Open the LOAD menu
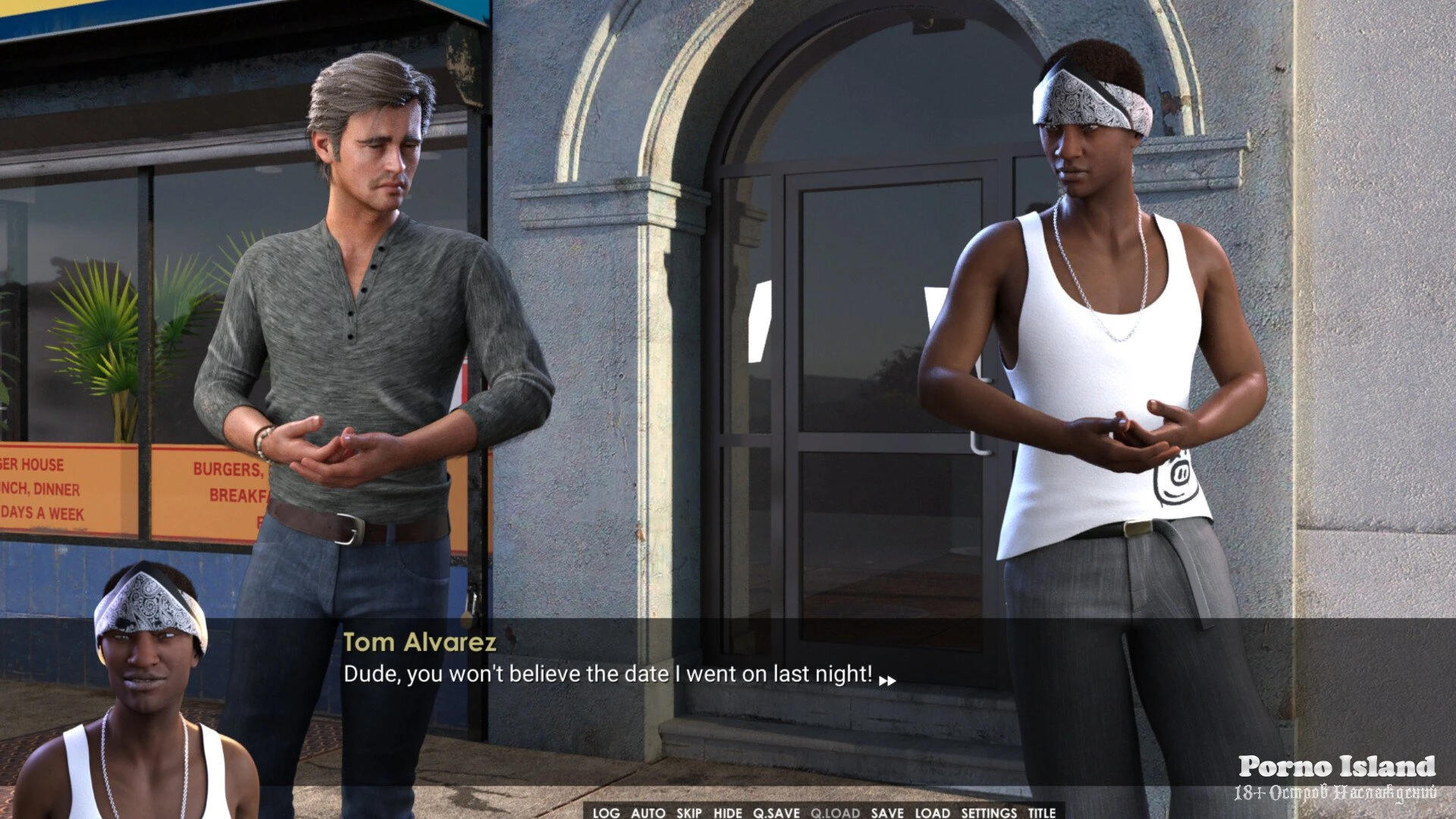Image resolution: width=1456 pixels, height=819 pixels. [x=933, y=812]
